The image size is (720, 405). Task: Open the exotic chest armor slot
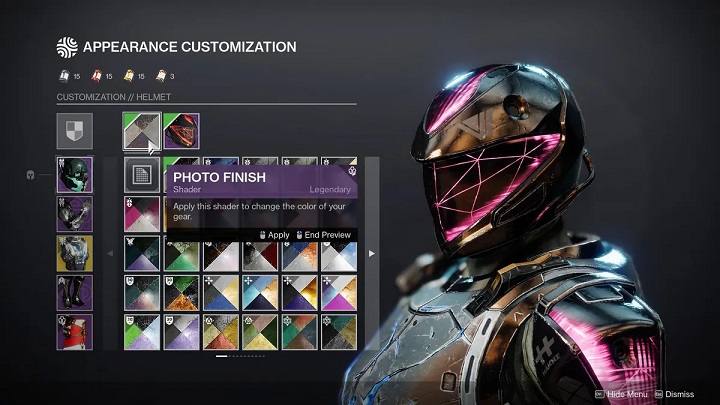pyautogui.click(x=75, y=253)
